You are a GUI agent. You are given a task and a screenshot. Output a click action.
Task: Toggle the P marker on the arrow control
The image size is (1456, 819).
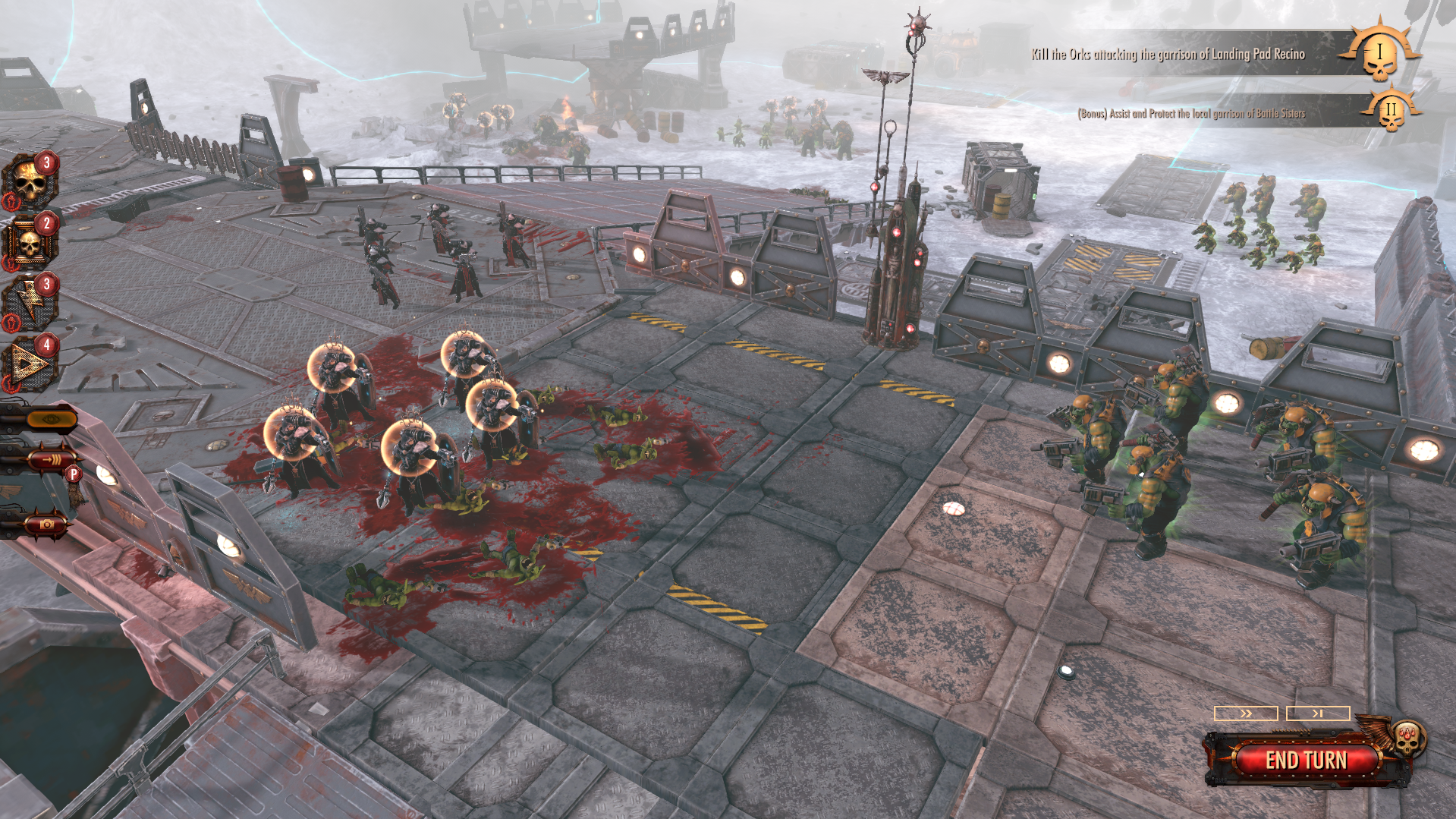(x=73, y=475)
